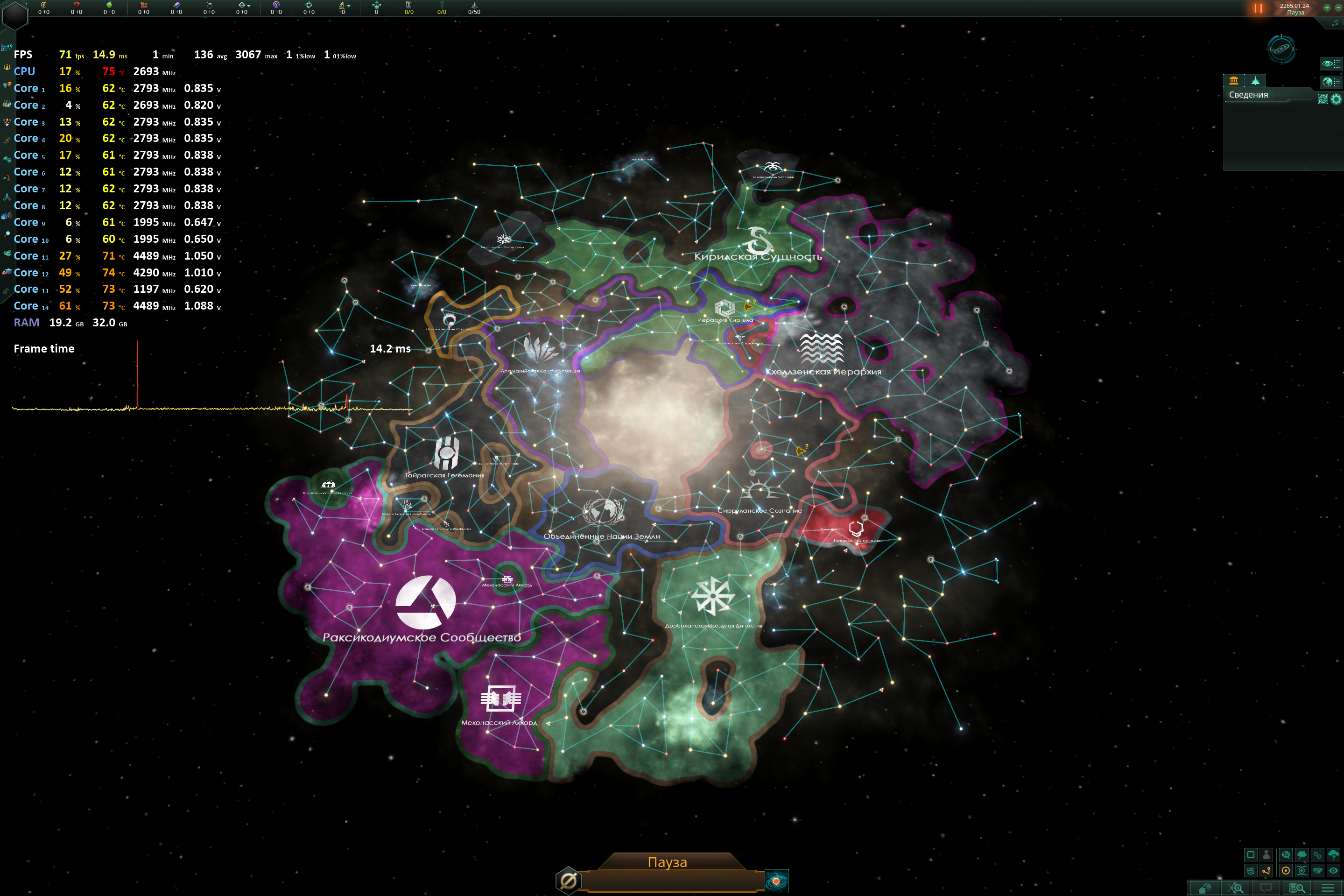Click the galaxy map view button
1344x896 pixels.
point(1281,49)
